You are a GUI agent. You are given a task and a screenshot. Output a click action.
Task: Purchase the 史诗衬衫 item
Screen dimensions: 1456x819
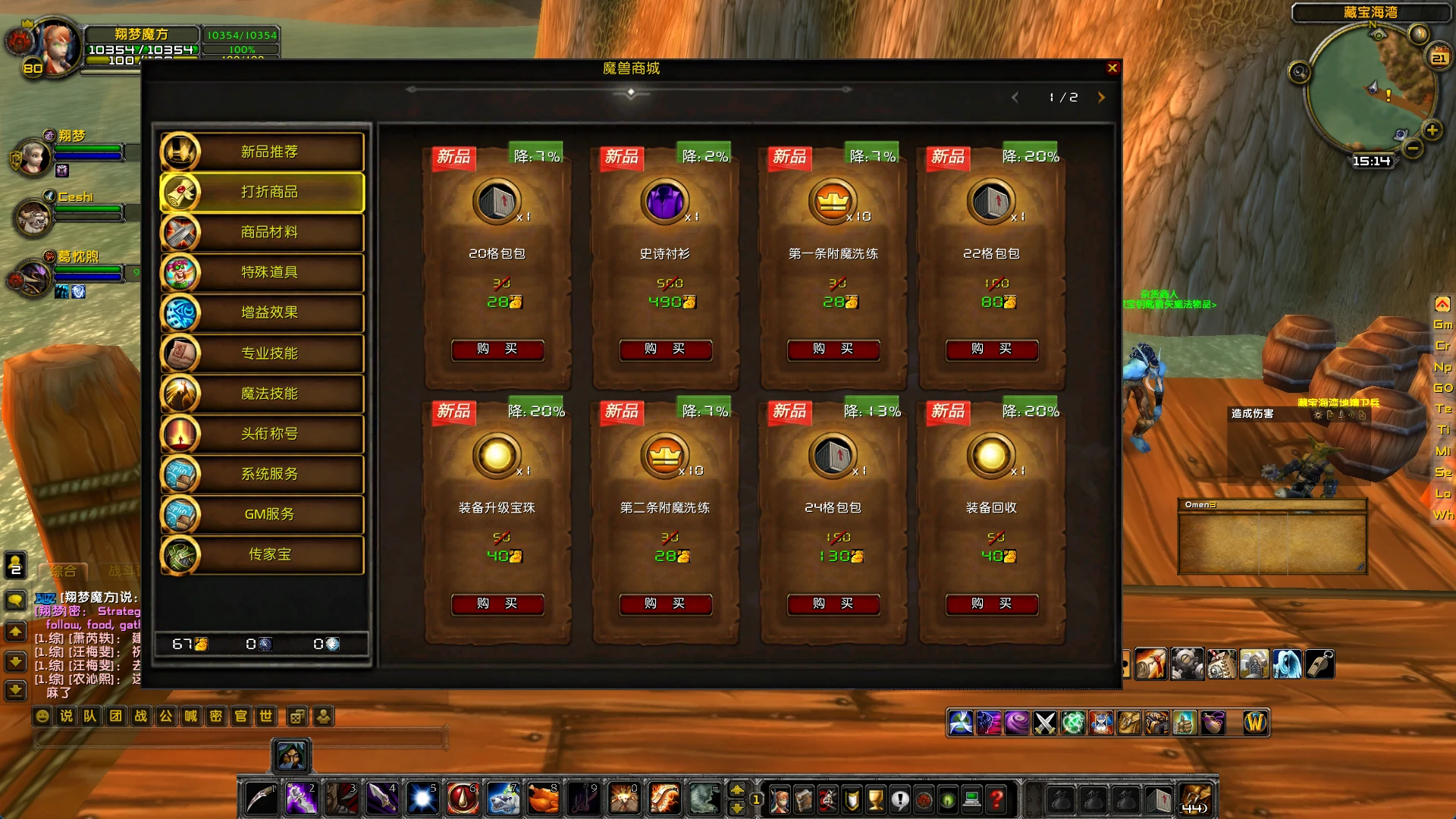[x=665, y=349]
